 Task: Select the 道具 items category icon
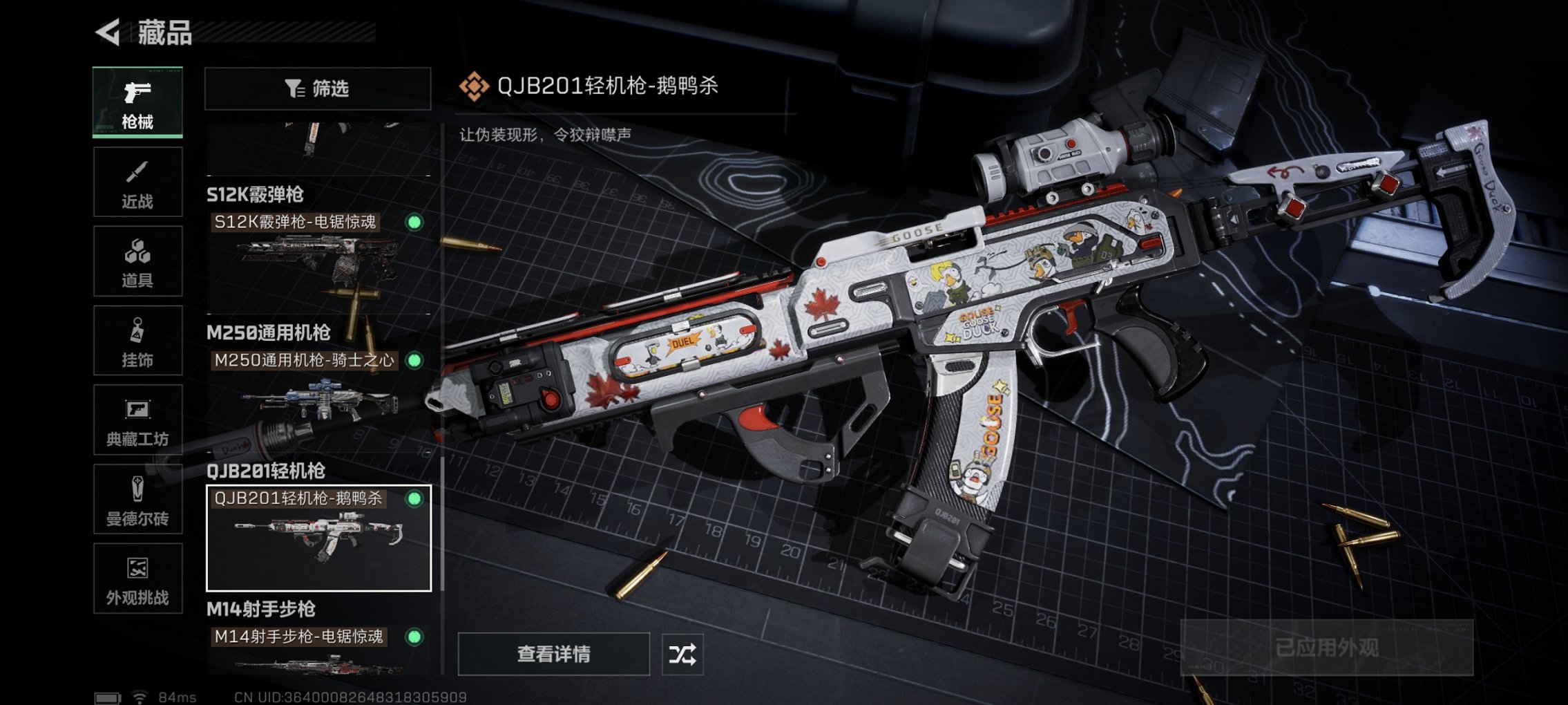136,261
